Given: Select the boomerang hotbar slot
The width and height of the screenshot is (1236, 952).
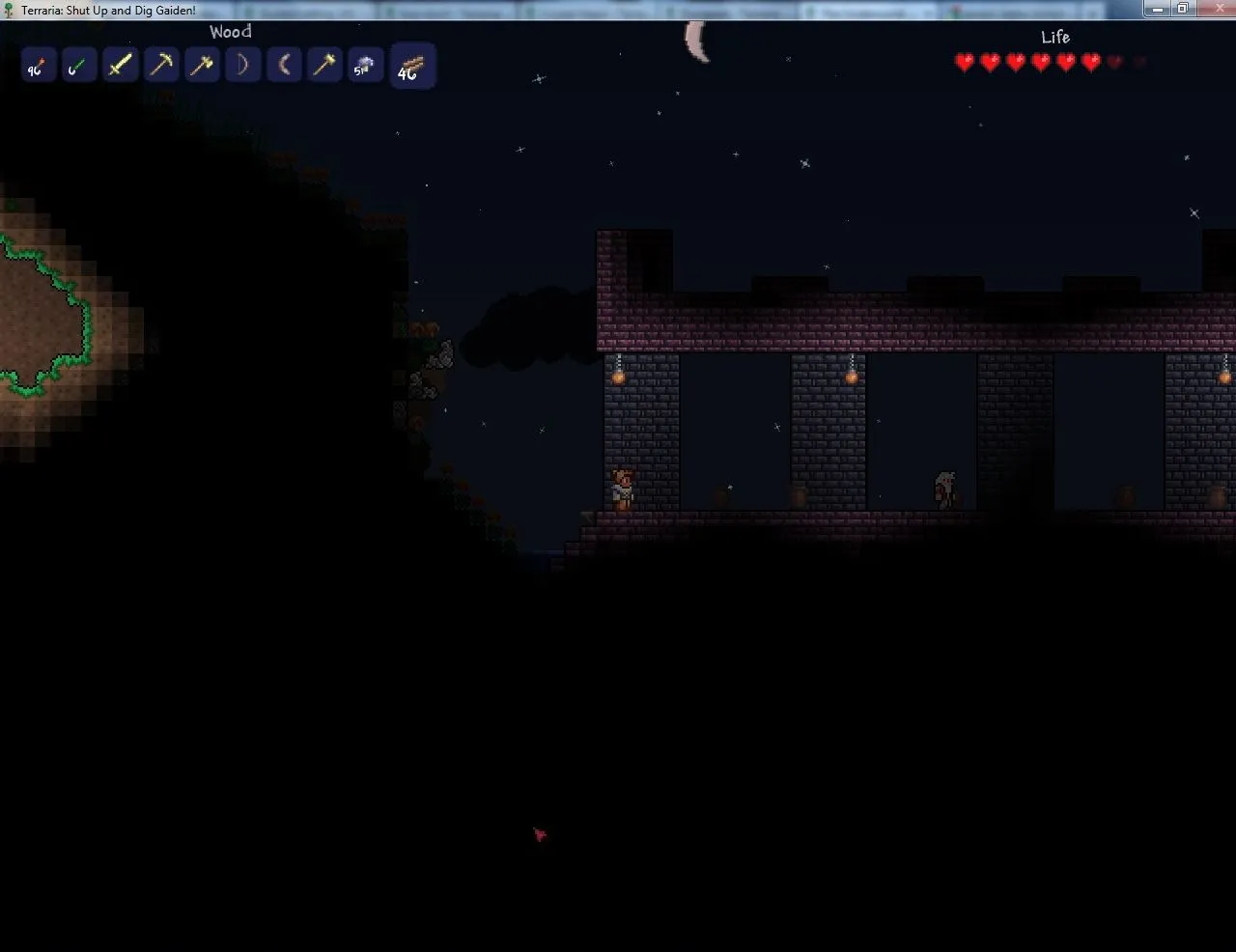Looking at the screenshot, I should (x=284, y=67).
